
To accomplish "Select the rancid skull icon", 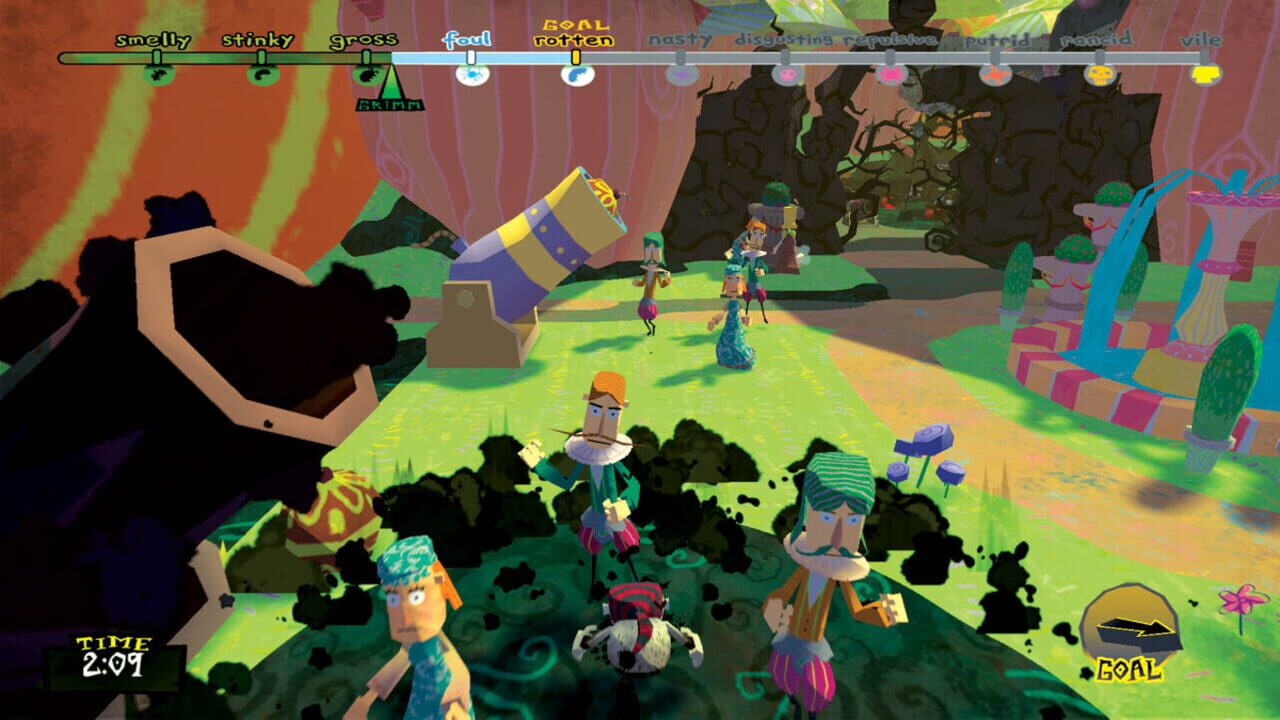I will click(1099, 75).
